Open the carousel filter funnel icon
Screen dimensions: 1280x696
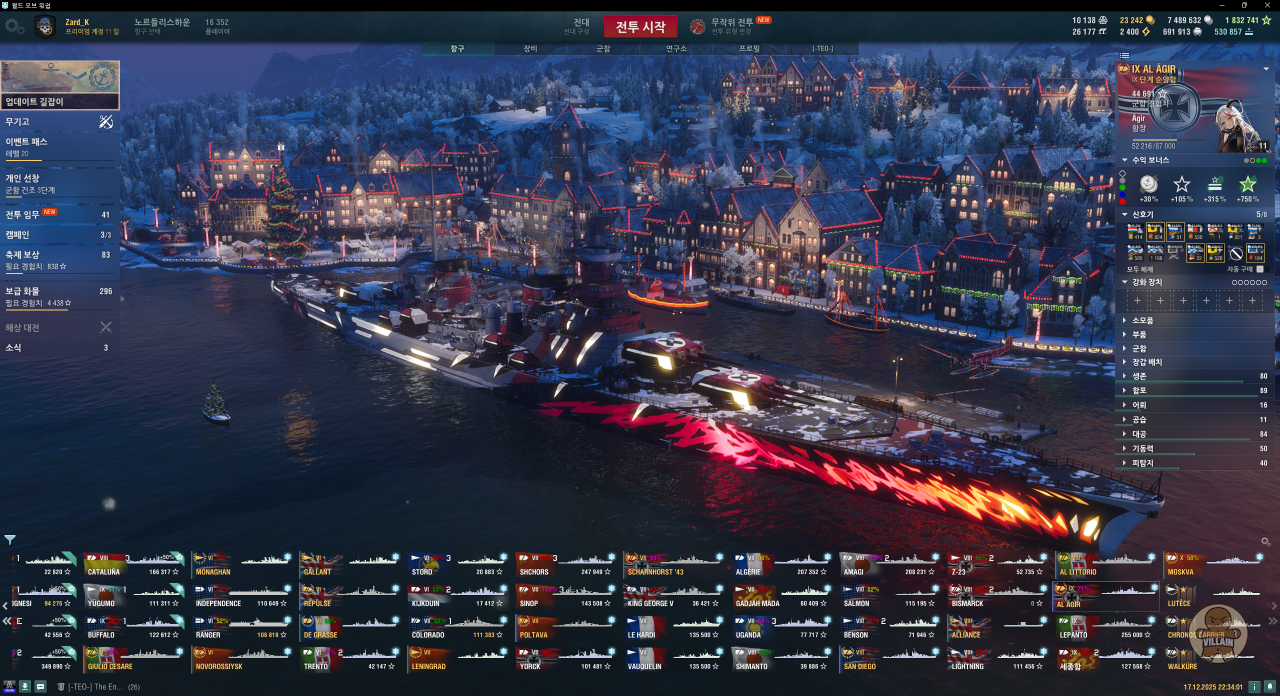(10, 540)
